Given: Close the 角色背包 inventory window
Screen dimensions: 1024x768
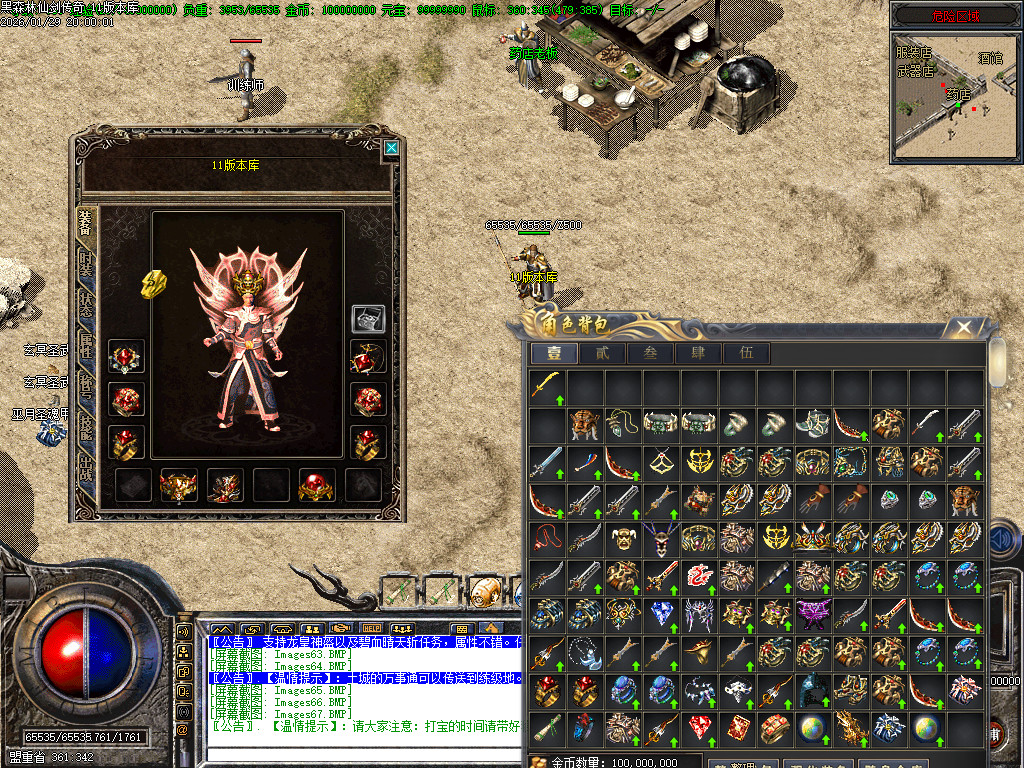Looking at the screenshot, I should (963, 327).
